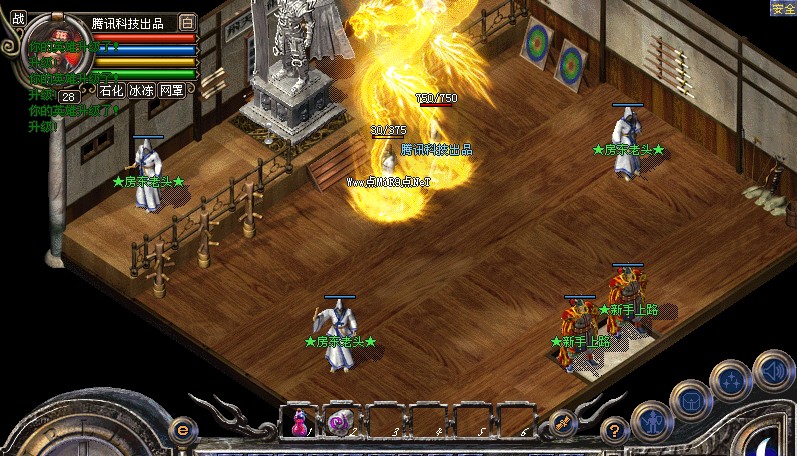Use the red potion in hotbar slot 1
The width and height of the screenshot is (797, 456).
[299, 422]
